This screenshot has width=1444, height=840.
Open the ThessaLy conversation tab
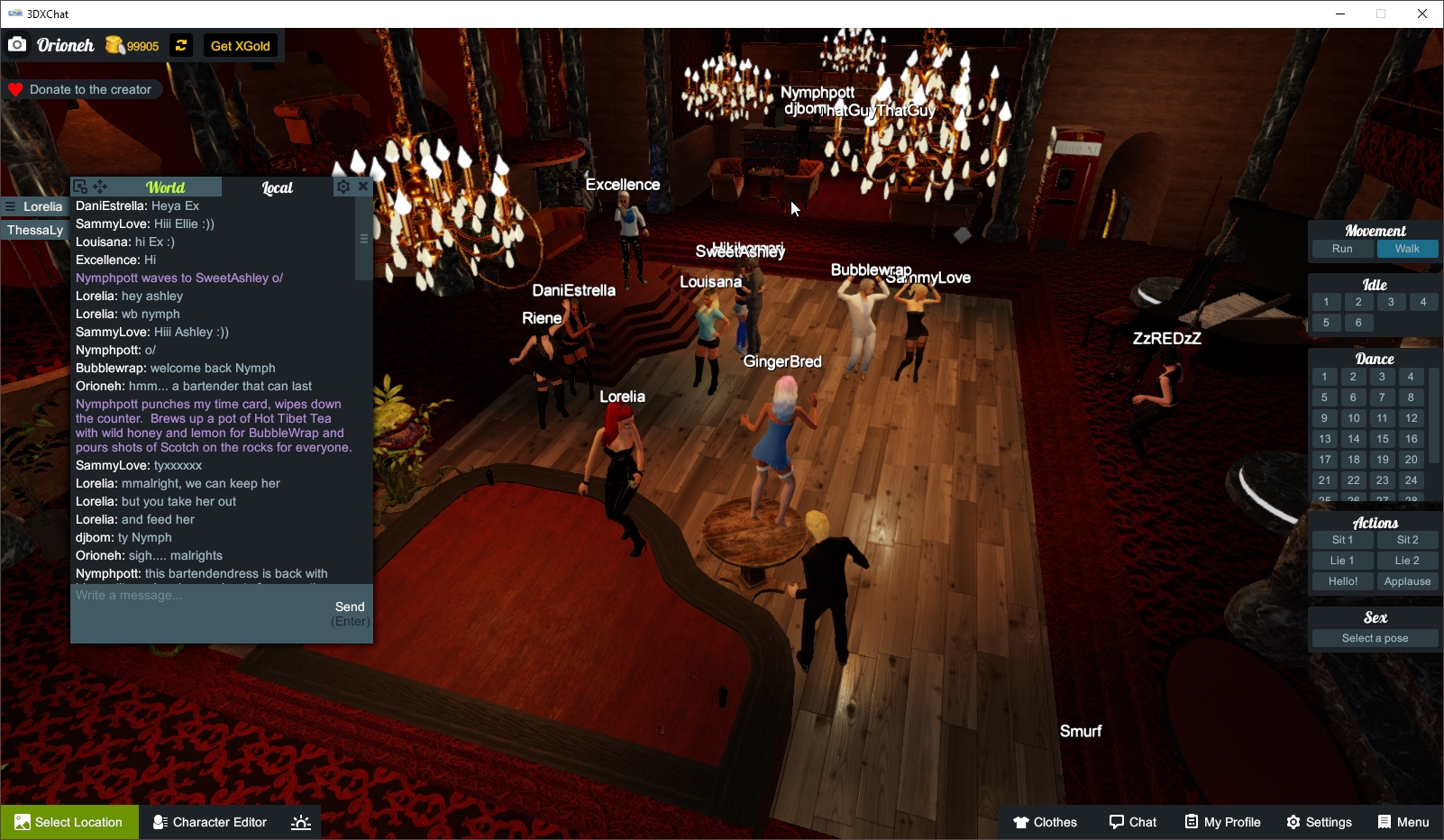pos(34,230)
